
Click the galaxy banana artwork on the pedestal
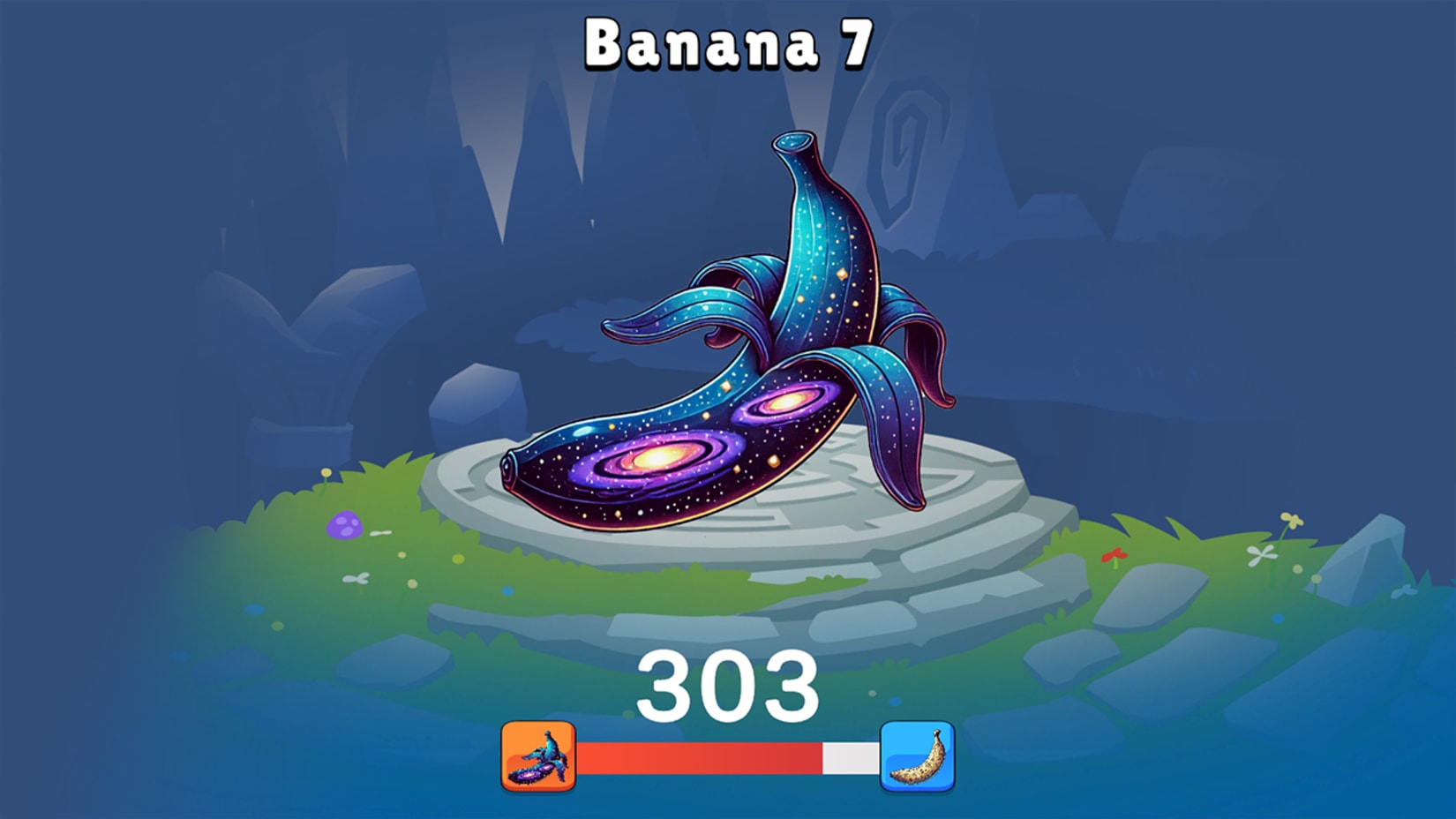pos(724,353)
